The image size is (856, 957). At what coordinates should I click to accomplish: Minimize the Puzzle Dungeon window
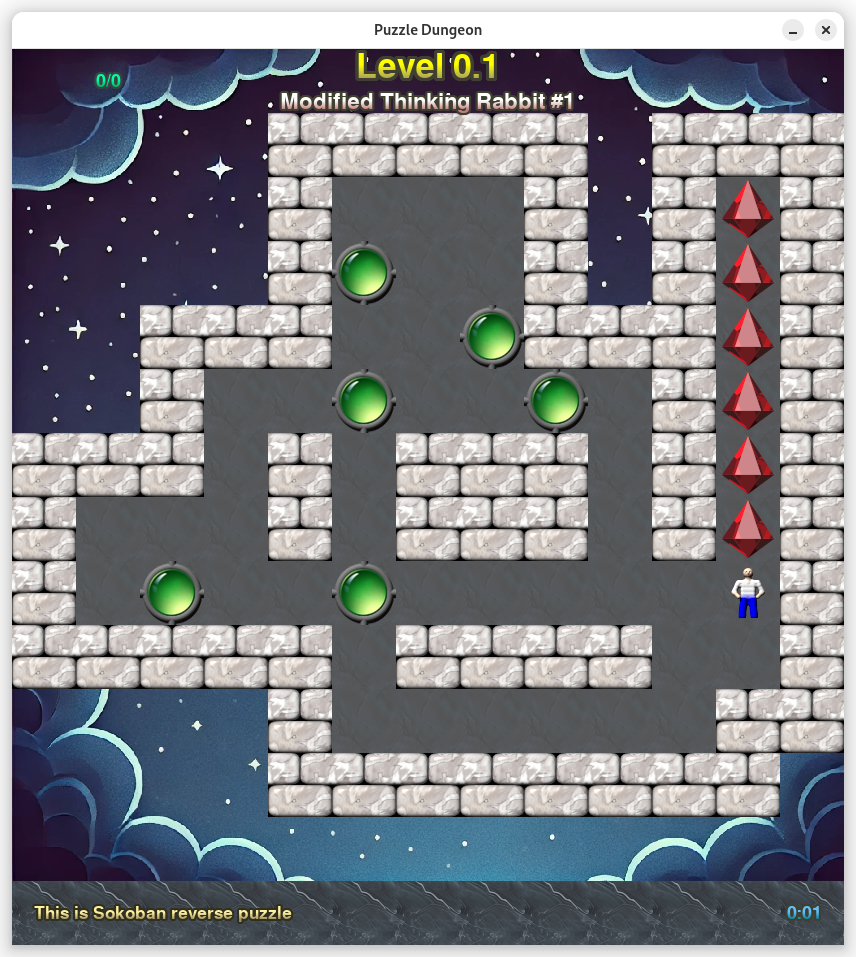(x=792, y=30)
